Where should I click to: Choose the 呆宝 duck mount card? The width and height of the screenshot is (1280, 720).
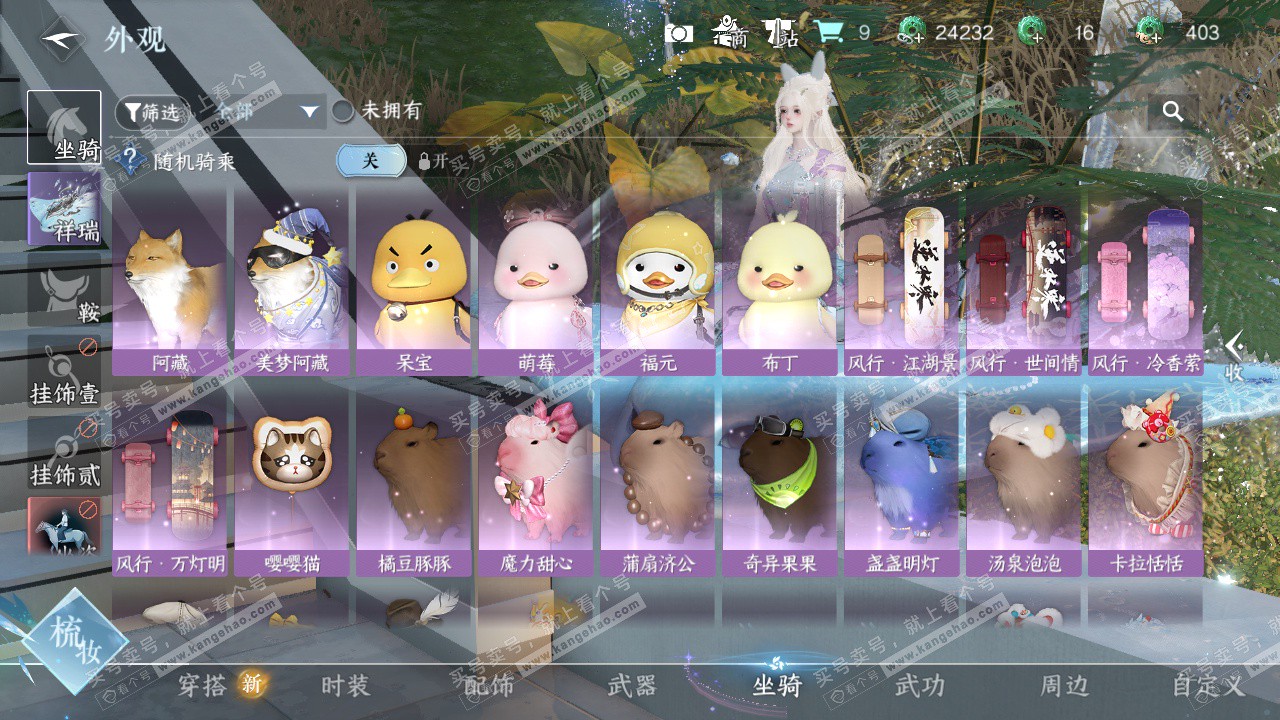tap(414, 285)
